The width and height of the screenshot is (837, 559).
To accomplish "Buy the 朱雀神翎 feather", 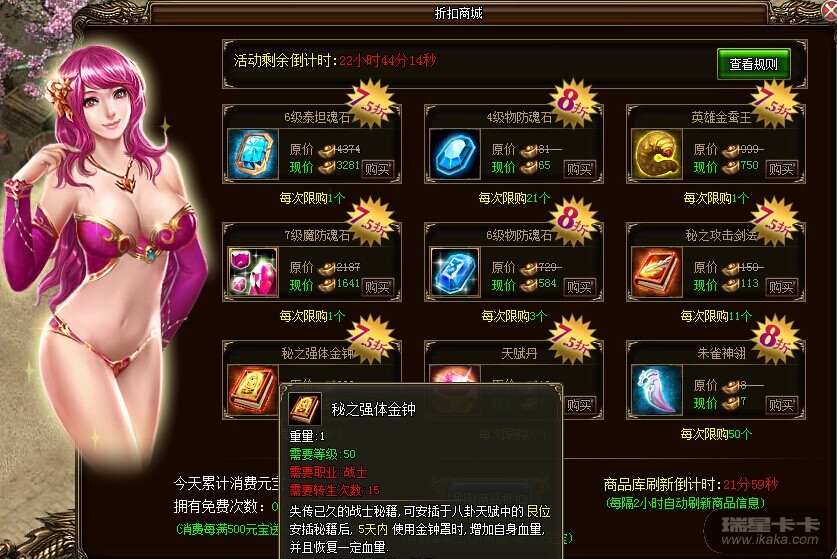I will click(781, 404).
